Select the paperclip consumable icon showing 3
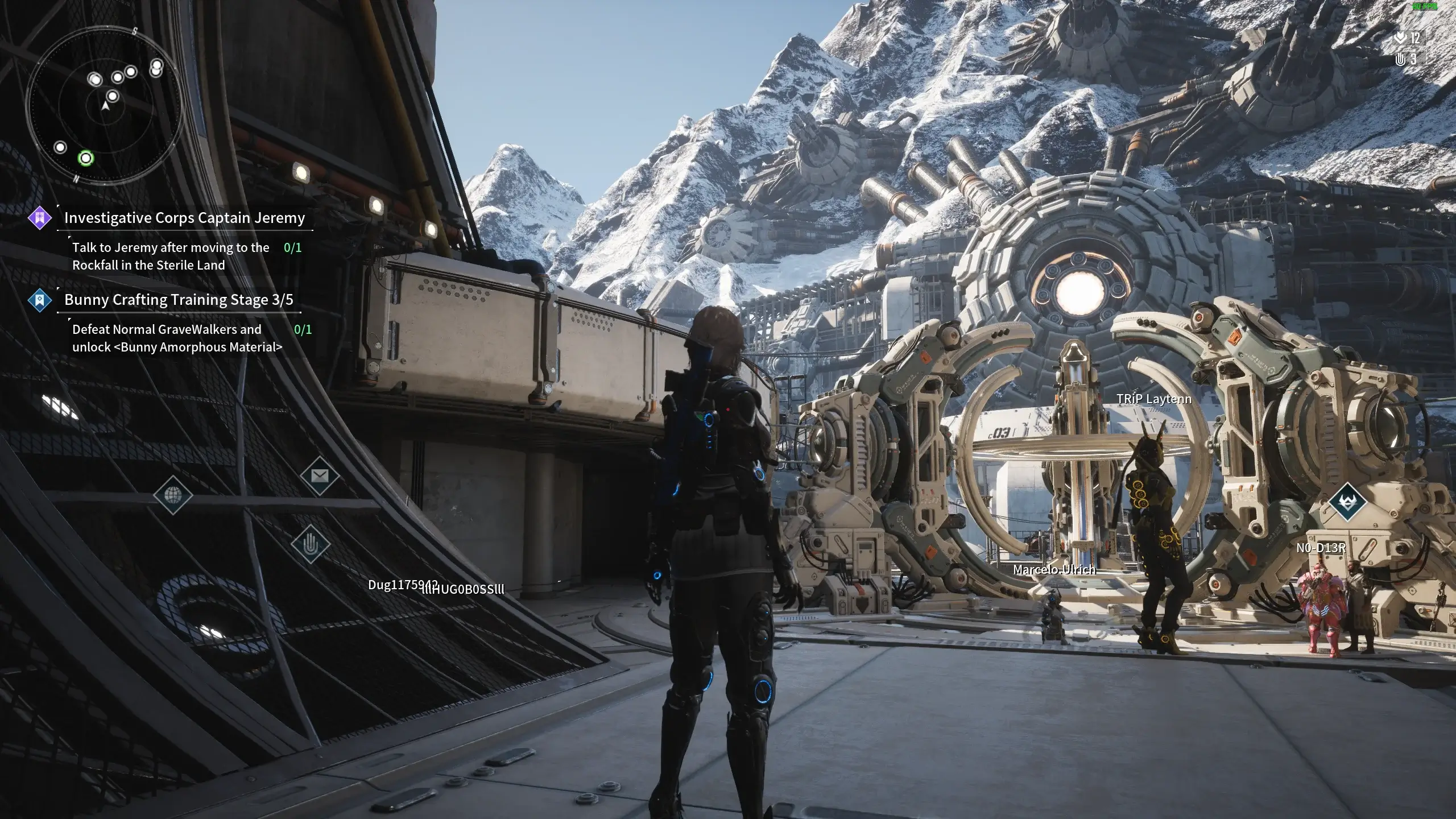 (x=1403, y=60)
